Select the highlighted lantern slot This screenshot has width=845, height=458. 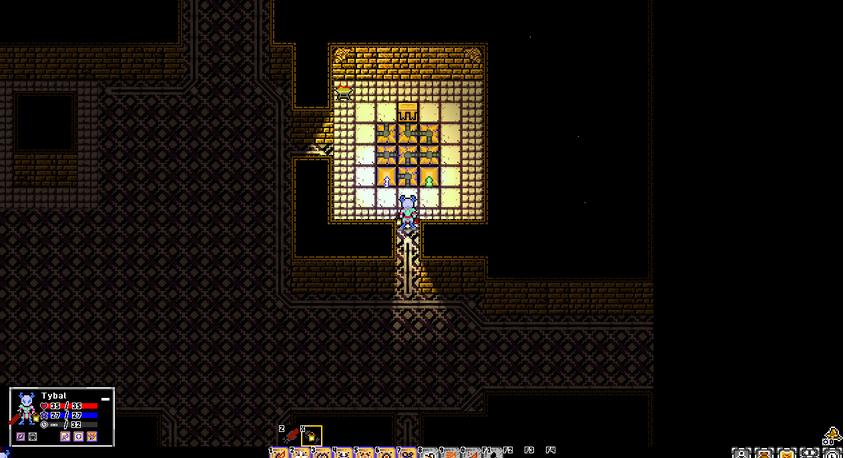tap(312, 436)
